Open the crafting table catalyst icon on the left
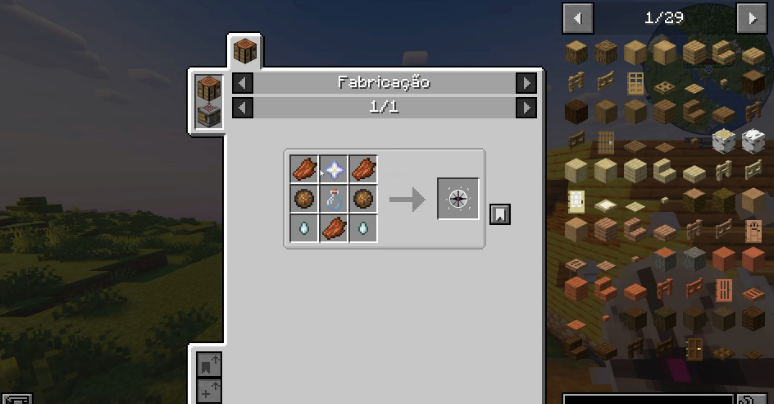 [x=209, y=89]
